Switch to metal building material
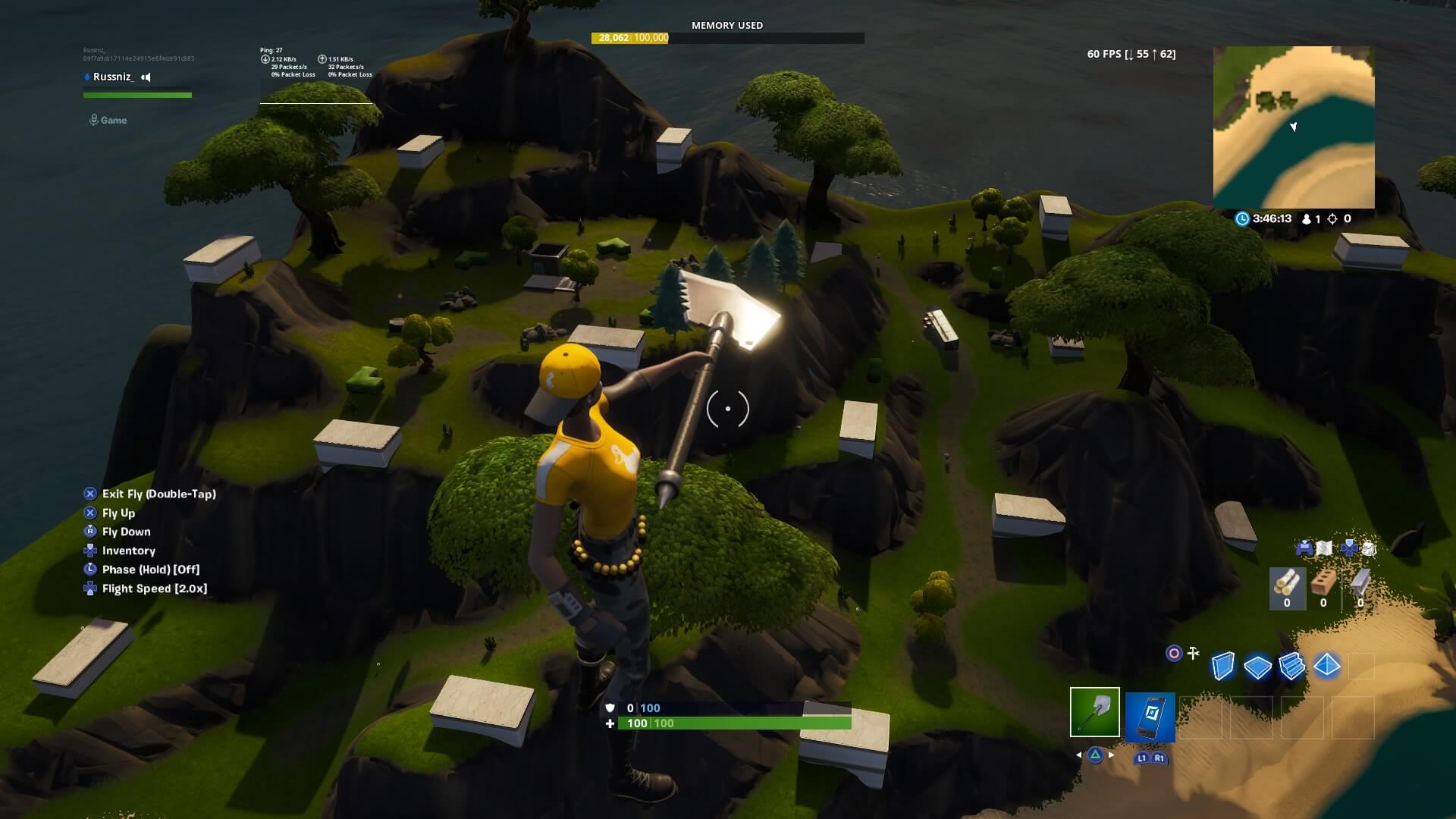 coord(1360,588)
